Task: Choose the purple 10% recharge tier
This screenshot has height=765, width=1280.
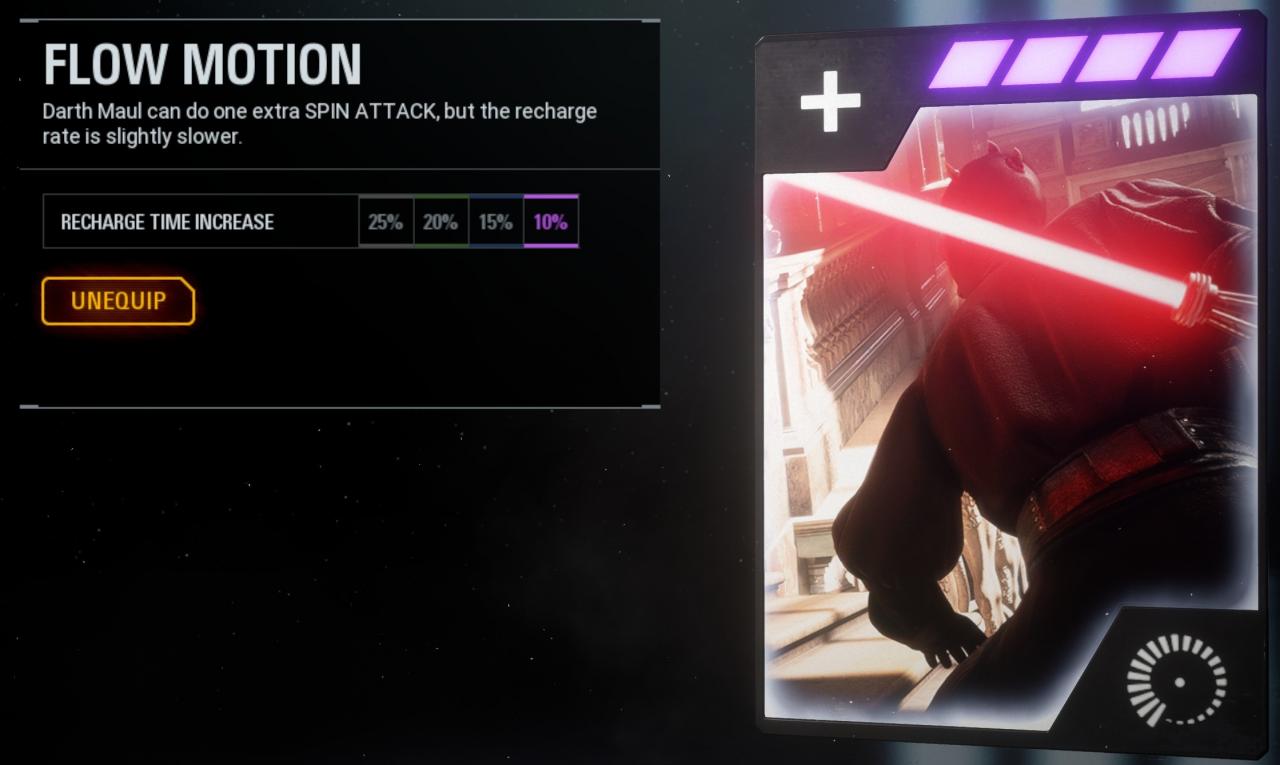Action: pos(550,222)
